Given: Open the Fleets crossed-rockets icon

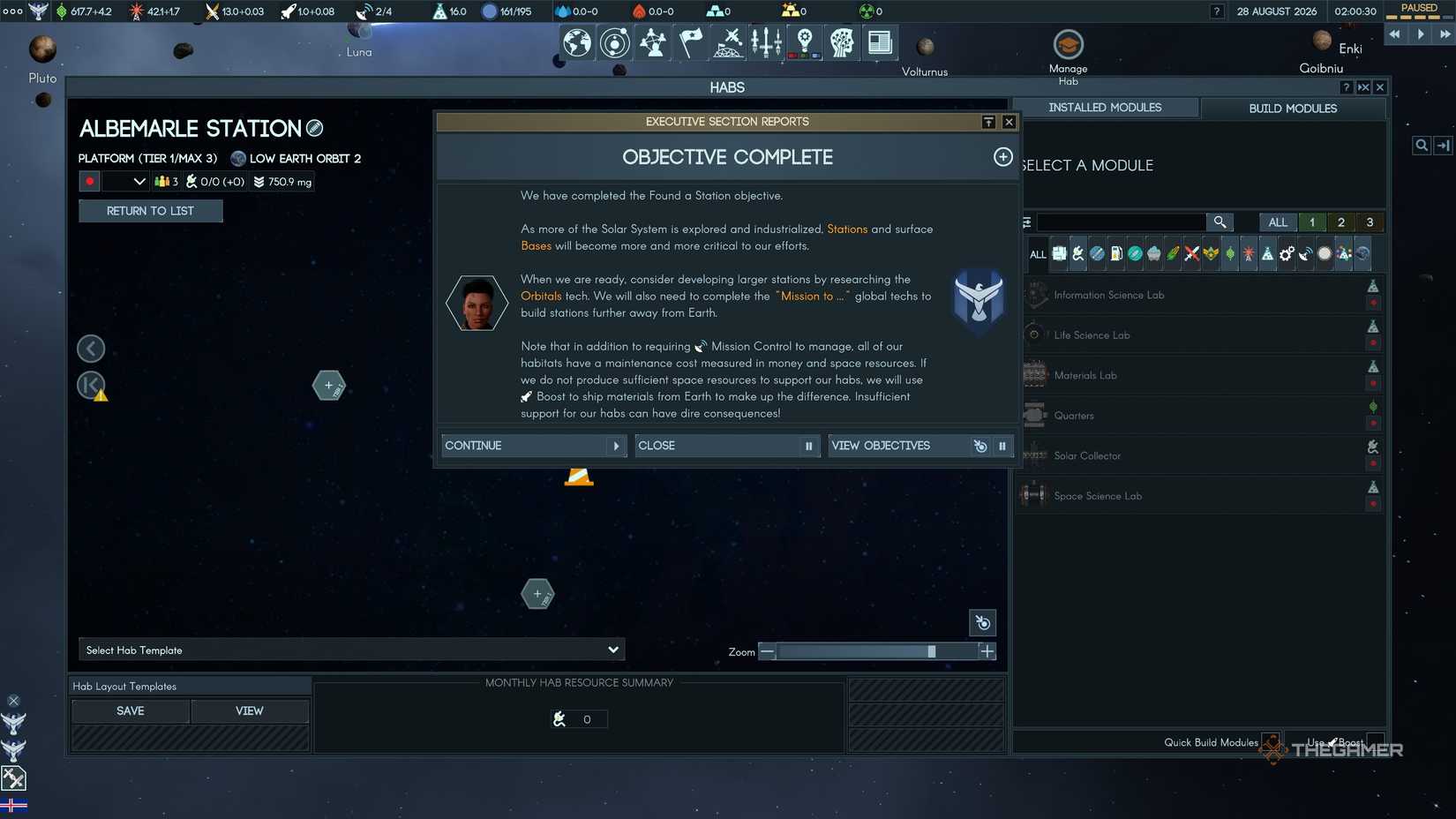Looking at the screenshot, I should pos(728,41).
